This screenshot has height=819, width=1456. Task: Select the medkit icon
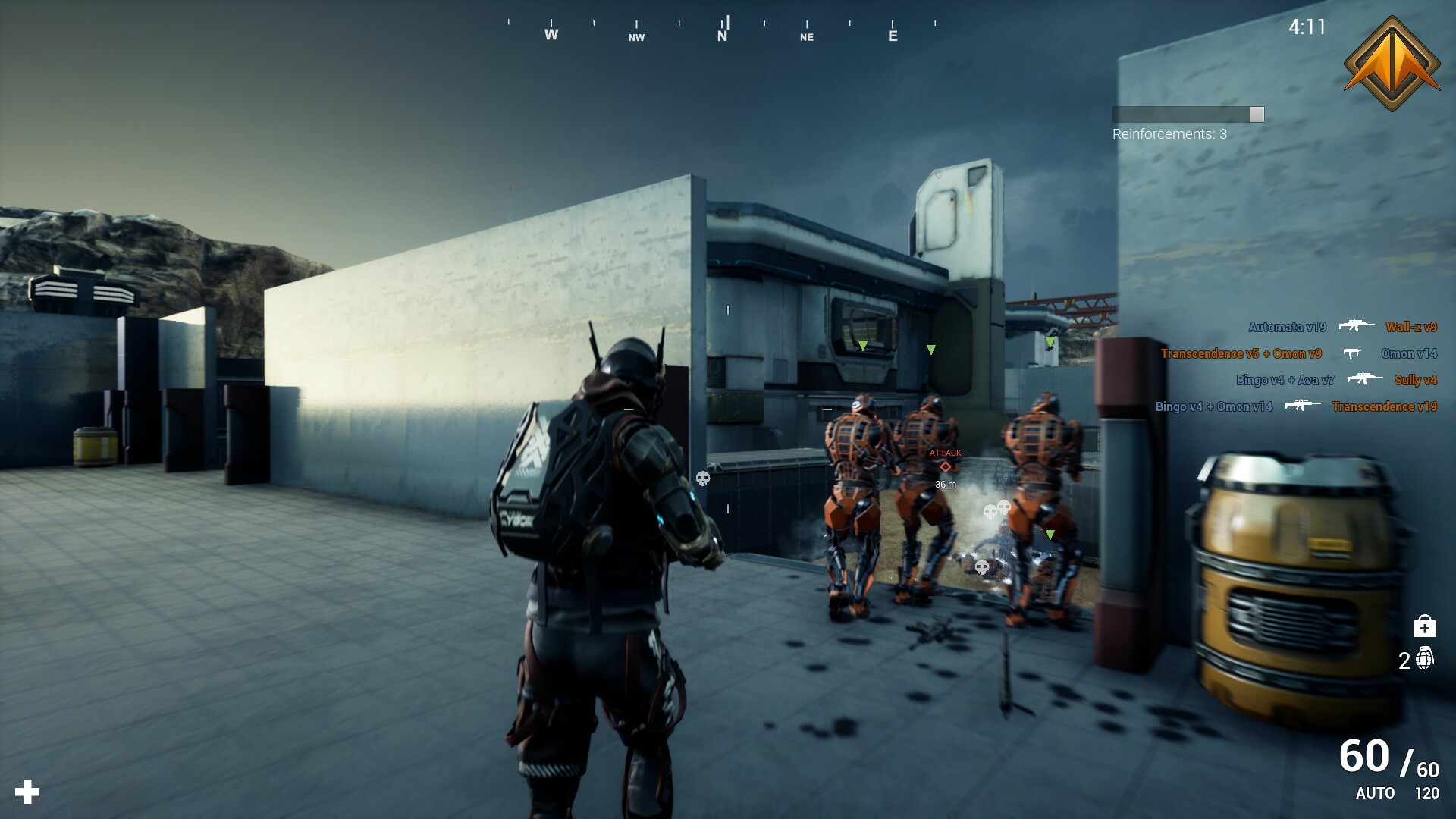click(x=1426, y=626)
